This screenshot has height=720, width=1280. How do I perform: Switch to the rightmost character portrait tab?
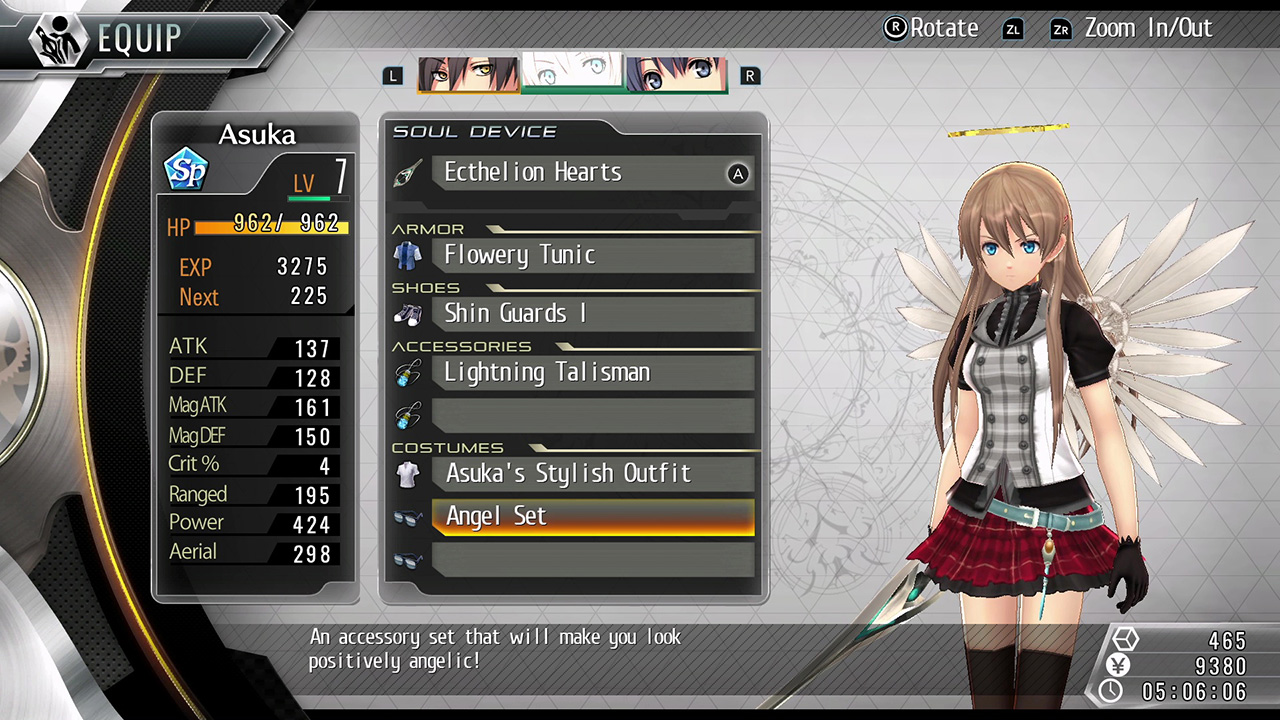676,71
